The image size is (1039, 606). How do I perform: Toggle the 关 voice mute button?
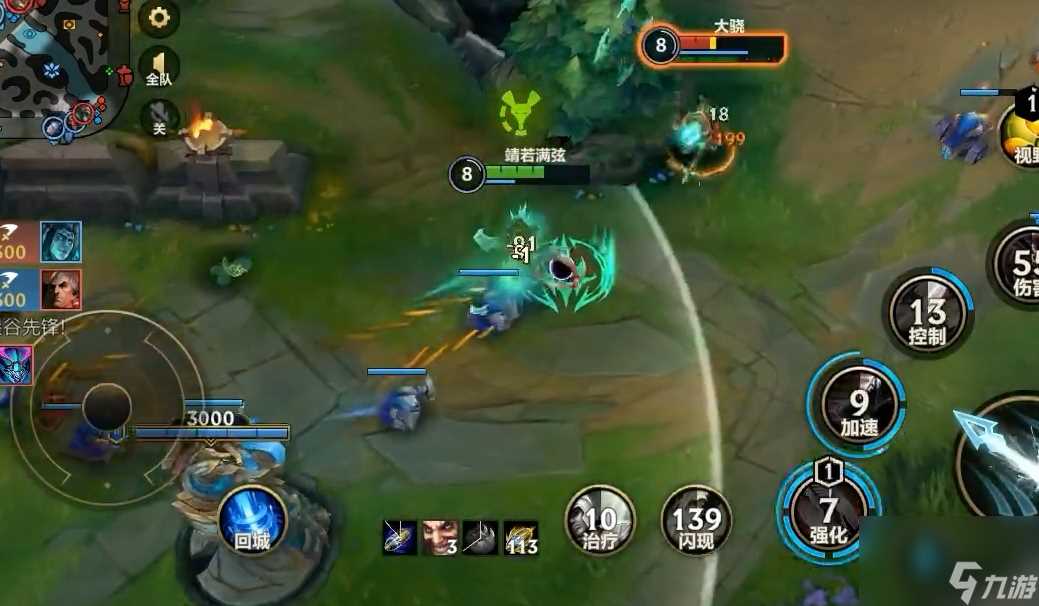pyautogui.click(x=159, y=117)
